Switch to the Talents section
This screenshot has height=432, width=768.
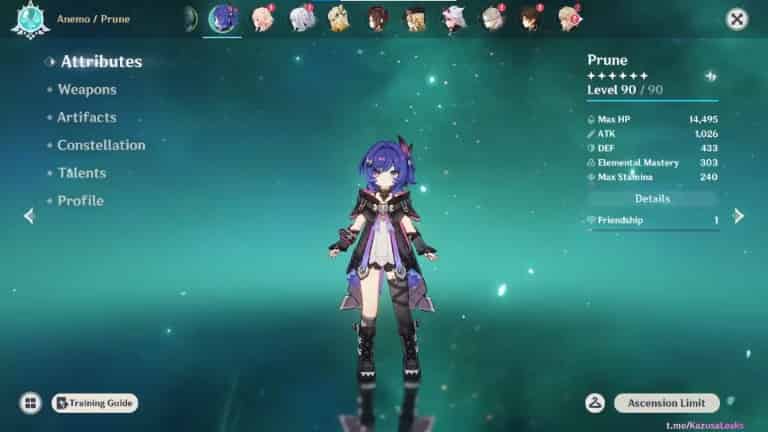[81, 173]
